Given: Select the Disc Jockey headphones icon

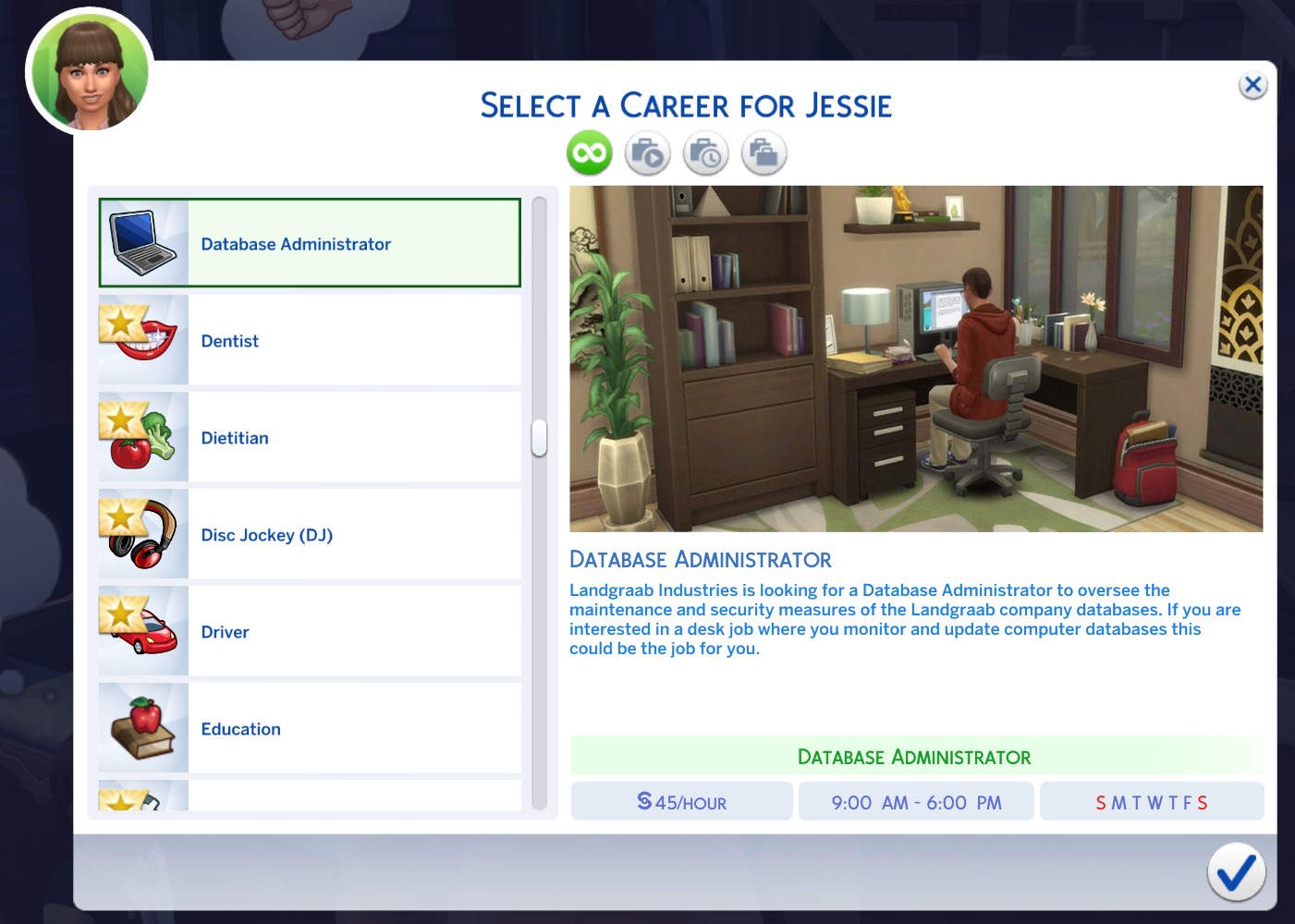Looking at the screenshot, I should [x=142, y=533].
